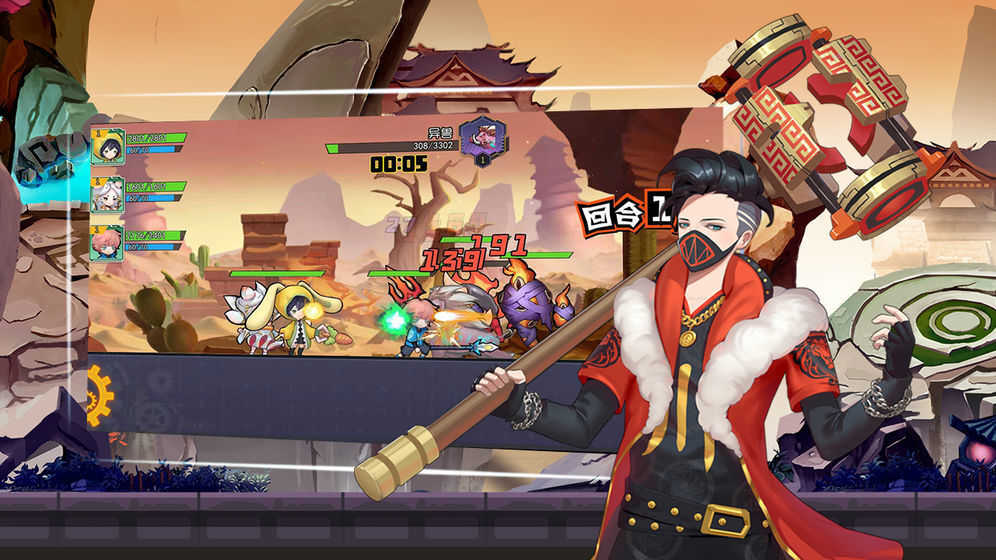Select the pink-haired hero portrait
The height and width of the screenshot is (560, 996).
point(106,242)
